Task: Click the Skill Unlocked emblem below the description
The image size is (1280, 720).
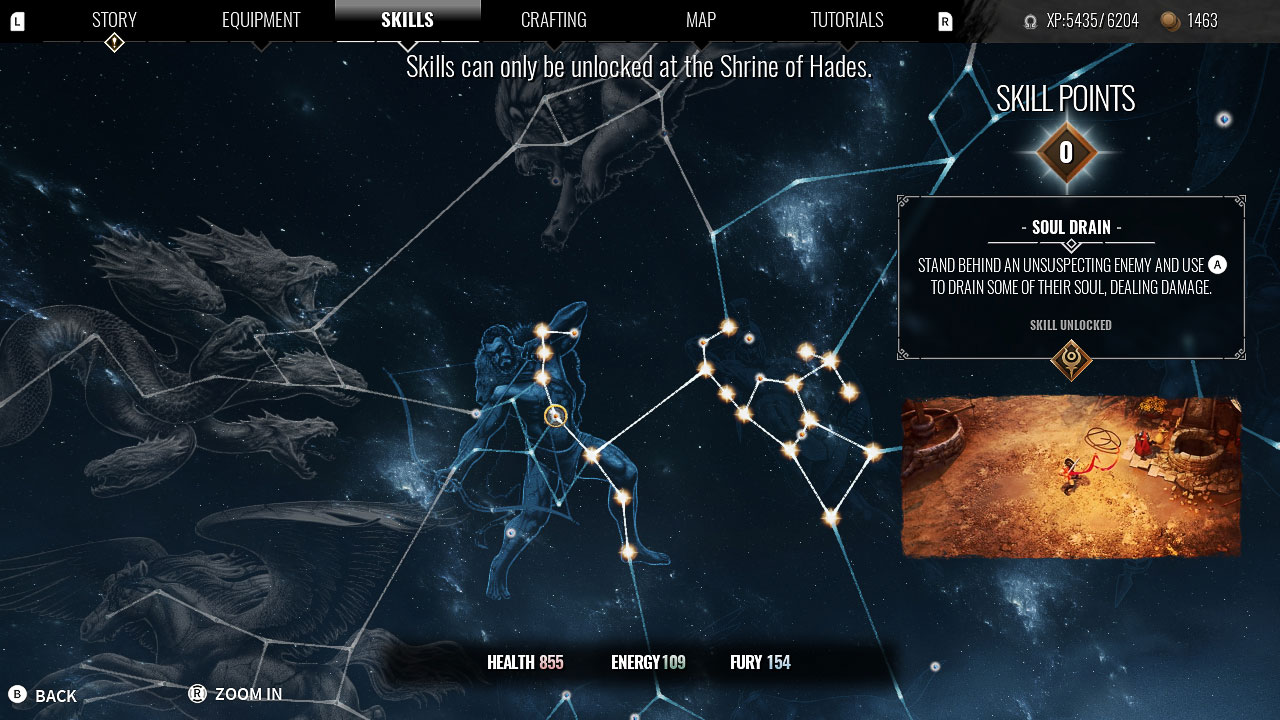Action: 1070,360
